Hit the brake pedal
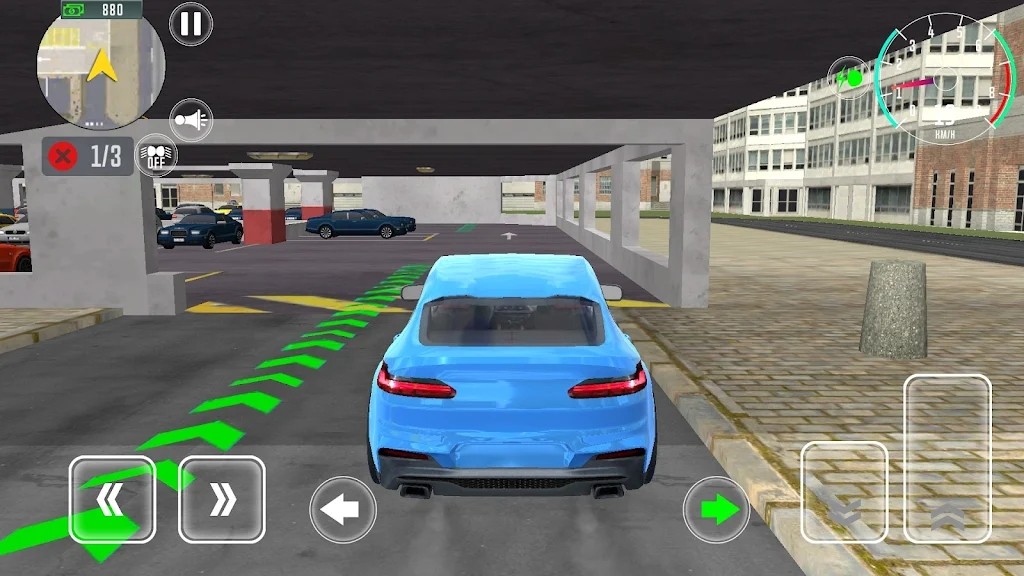Screen dimensions: 1024x576 pyautogui.click(x=844, y=492)
